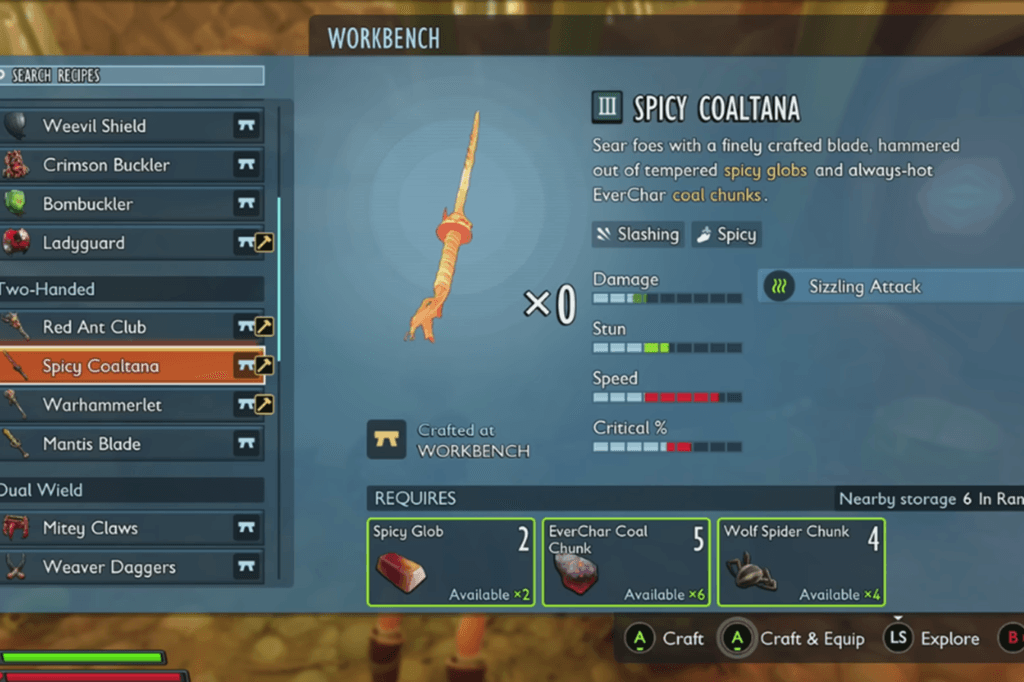Choose the Warhammerlet recipe
The image size is (1024, 682).
(132, 405)
